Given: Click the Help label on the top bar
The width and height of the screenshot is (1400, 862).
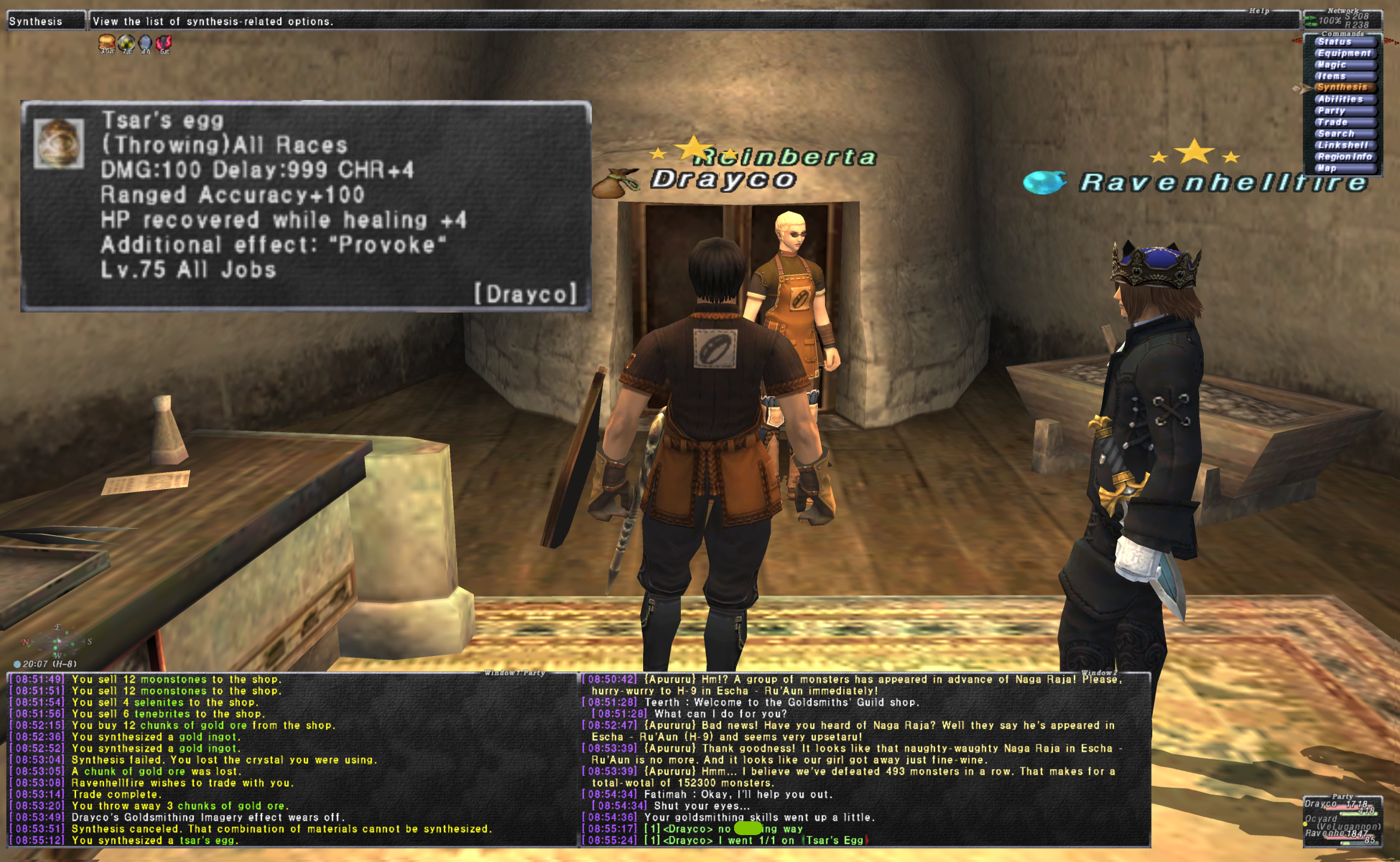Looking at the screenshot, I should 1259,11.
